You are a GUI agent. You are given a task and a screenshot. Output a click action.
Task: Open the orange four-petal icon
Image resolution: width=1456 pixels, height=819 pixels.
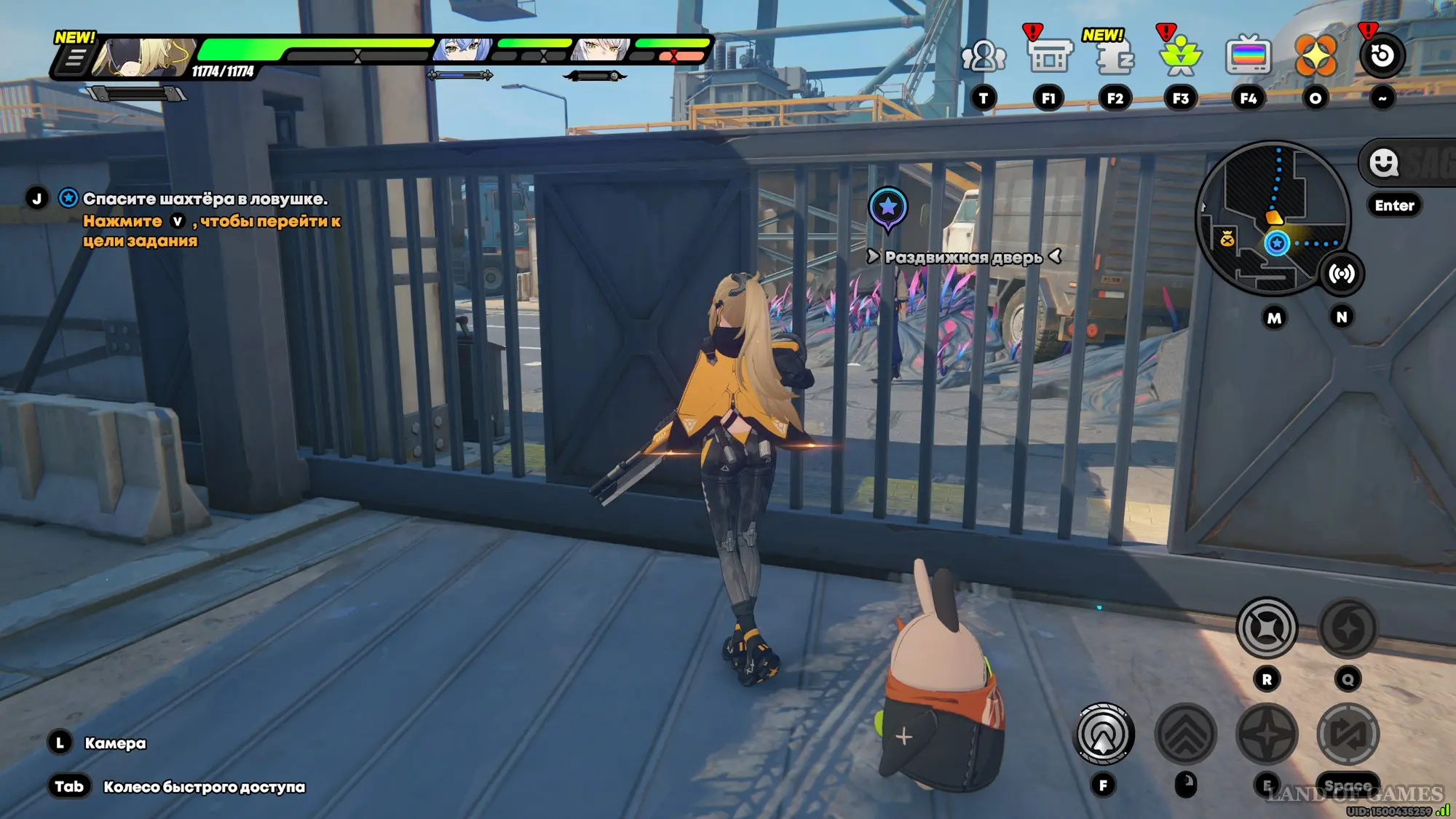pos(1315,56)
